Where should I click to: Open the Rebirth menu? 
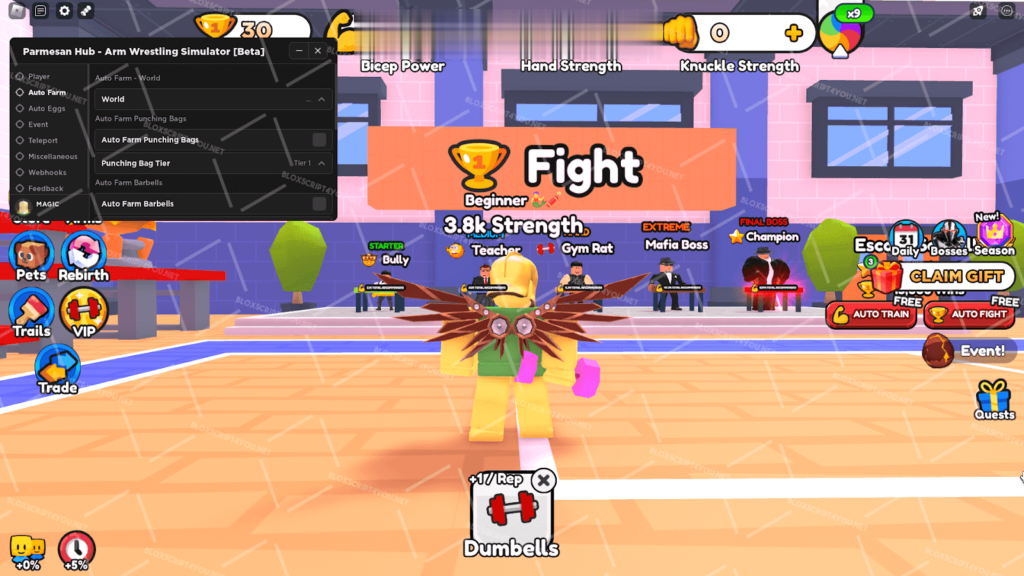83,254
